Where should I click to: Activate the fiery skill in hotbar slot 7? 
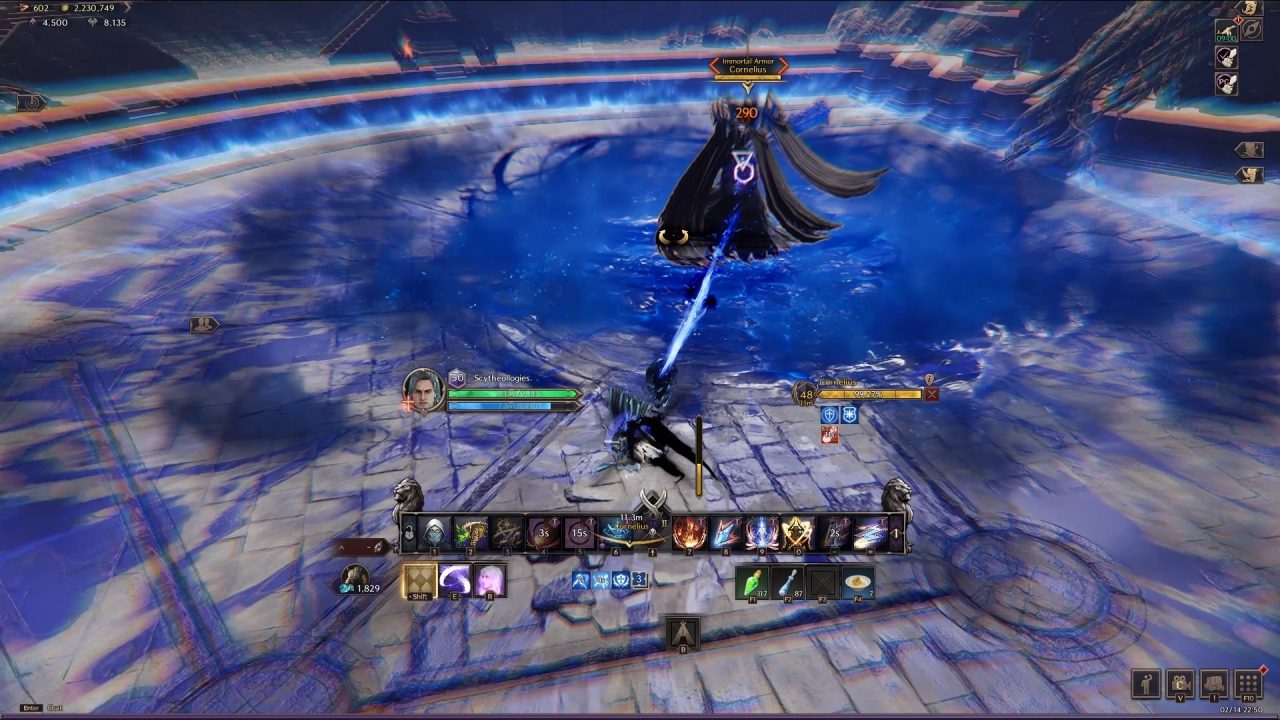click(689, 530)
